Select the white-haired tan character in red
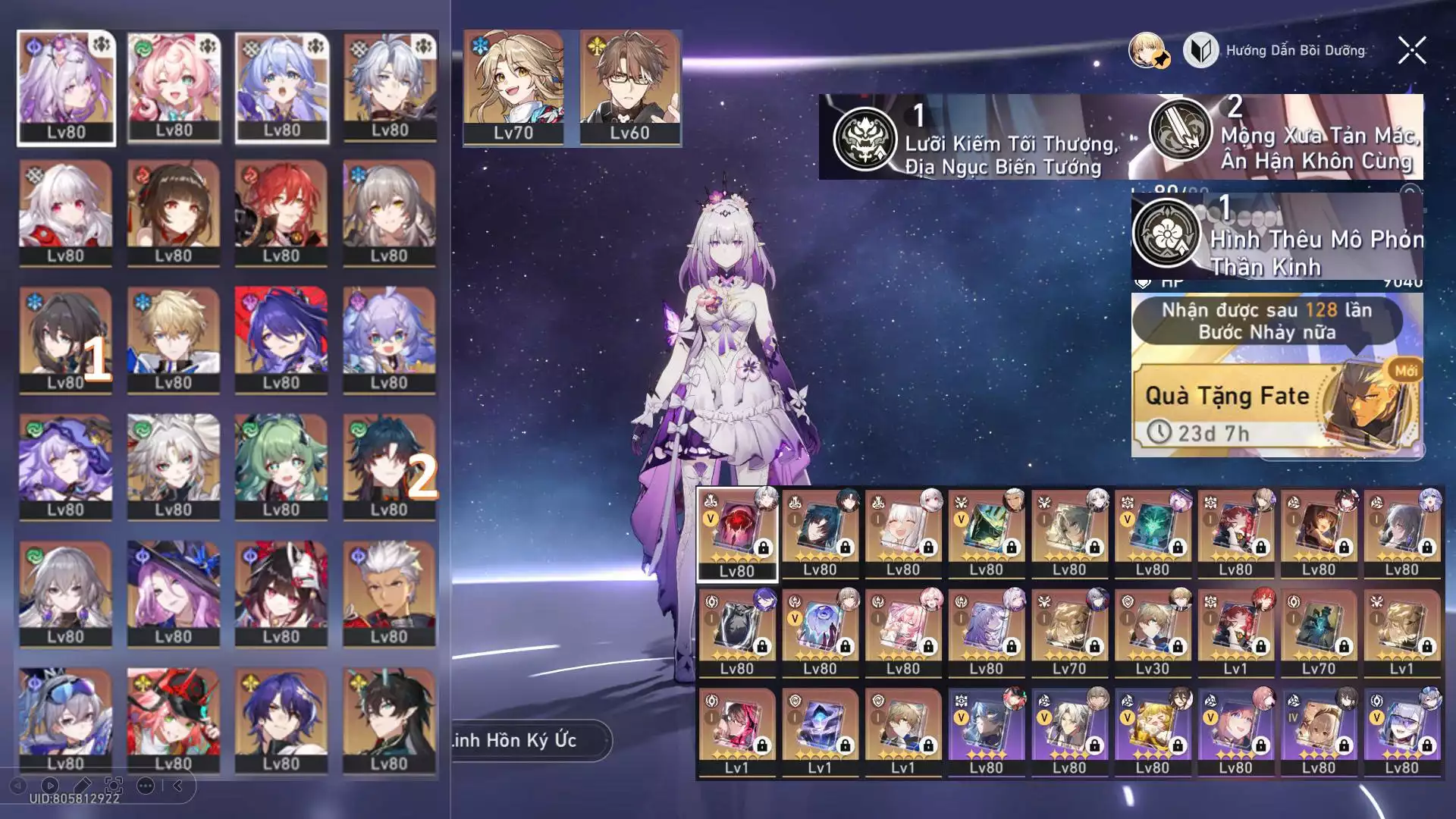The width and height of the screenshot is (1456, 819). [x=389, y=593]
